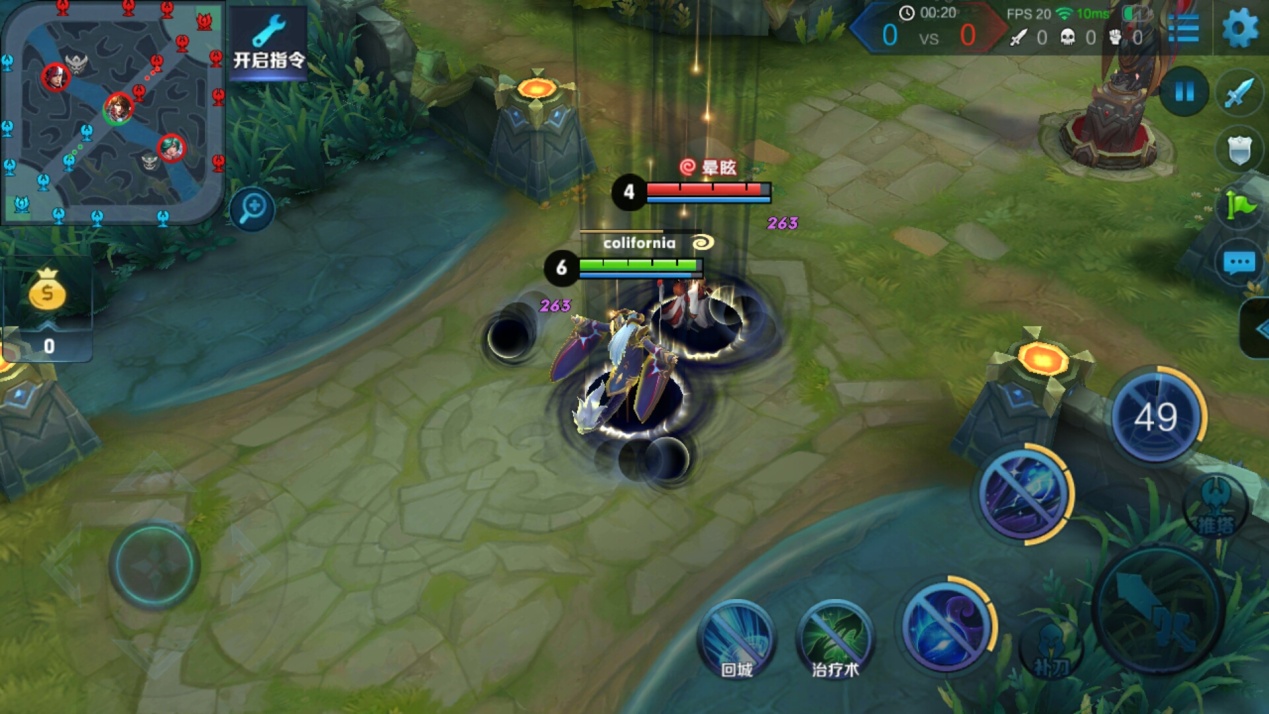Cast the blue swirl orb skill
Viewport: 1269px width, 714px height.
tap(945, 626)
